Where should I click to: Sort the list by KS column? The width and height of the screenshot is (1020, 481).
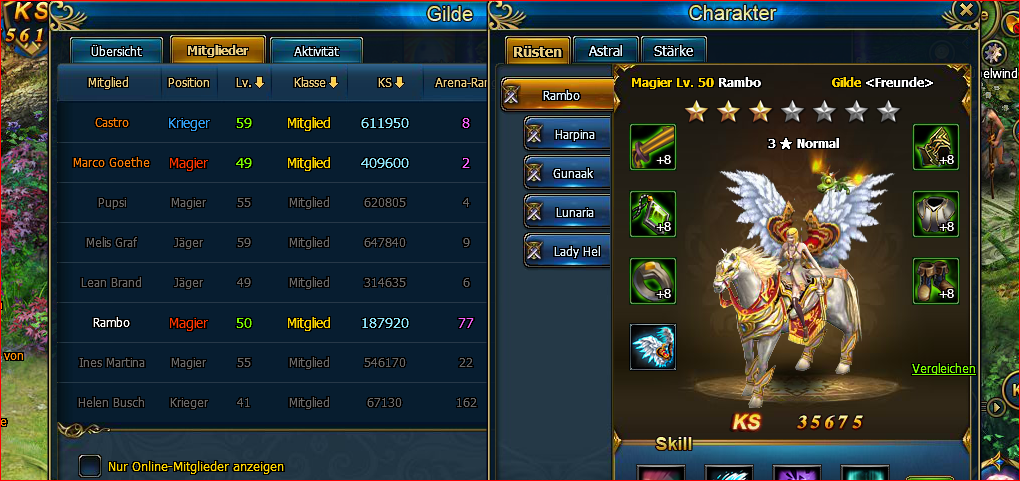[x=390, y=82]
